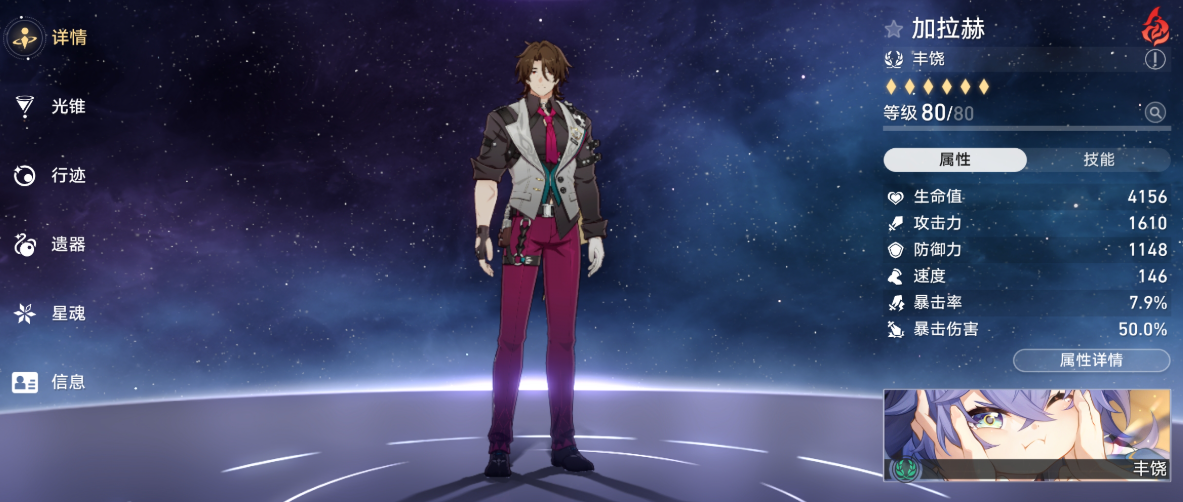The image size is (1183, 502).
Task: Click the exclamation info icon
Action: (x=1155, y=60)
